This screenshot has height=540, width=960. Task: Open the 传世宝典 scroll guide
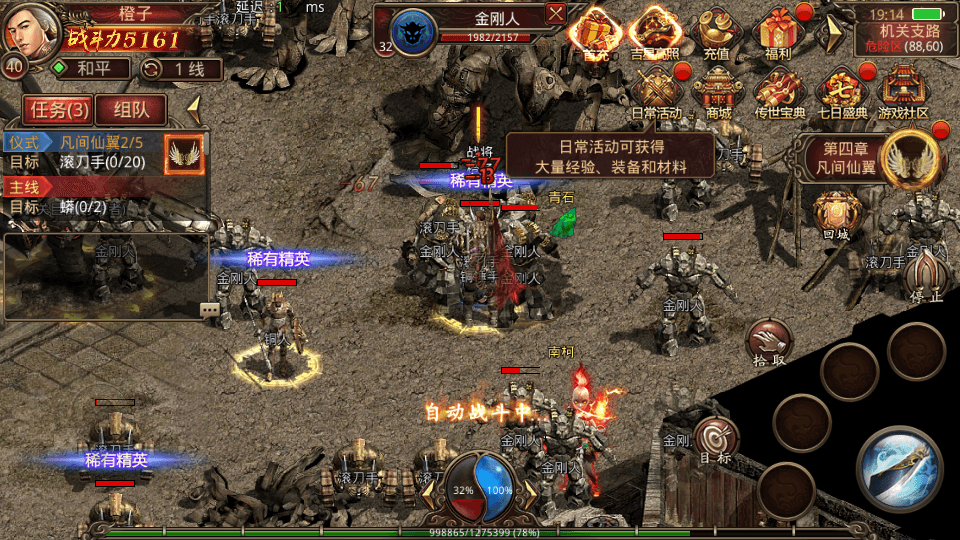(x=780, y=90)
